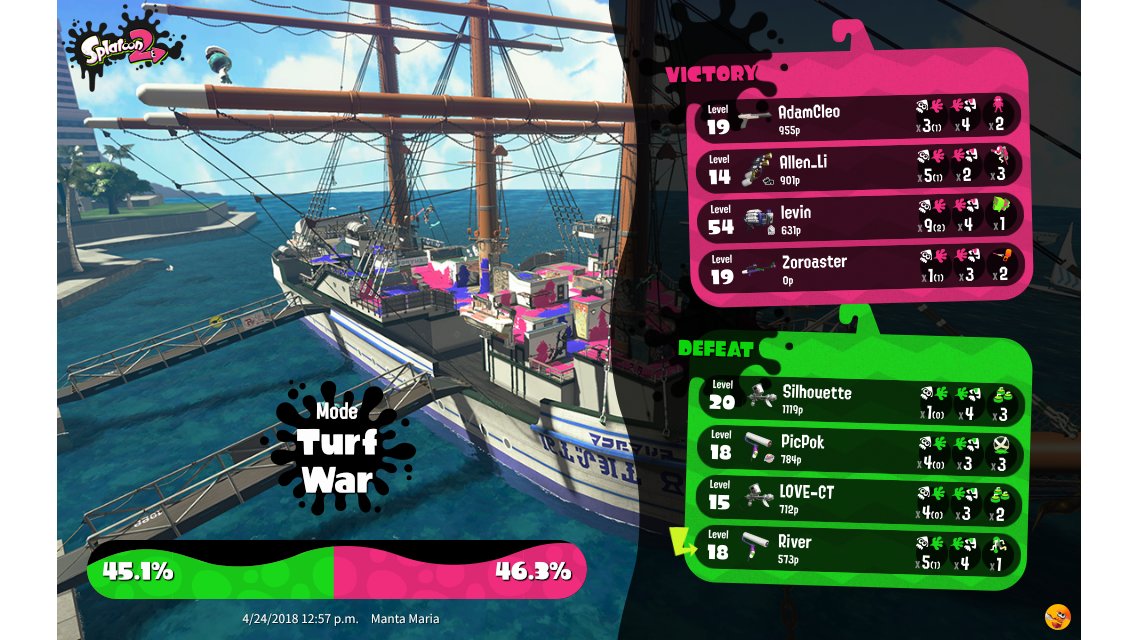Image resolution: width=1138 pixels, height=640 pixels.
Task: Choose the Allen_Li result row
Action: point(858,168)
